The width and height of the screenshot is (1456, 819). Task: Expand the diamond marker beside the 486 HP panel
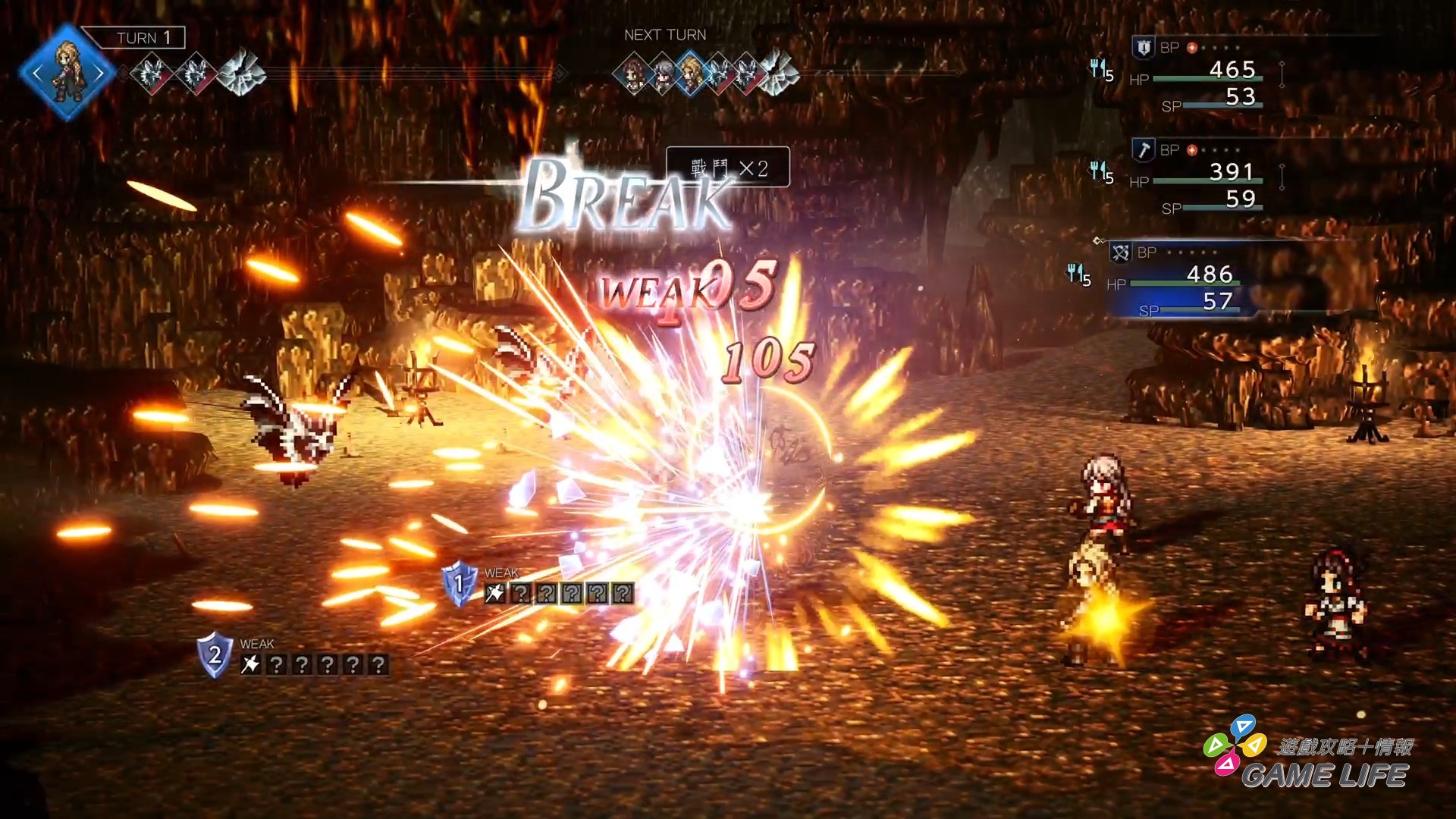(x=1100, y=240)
